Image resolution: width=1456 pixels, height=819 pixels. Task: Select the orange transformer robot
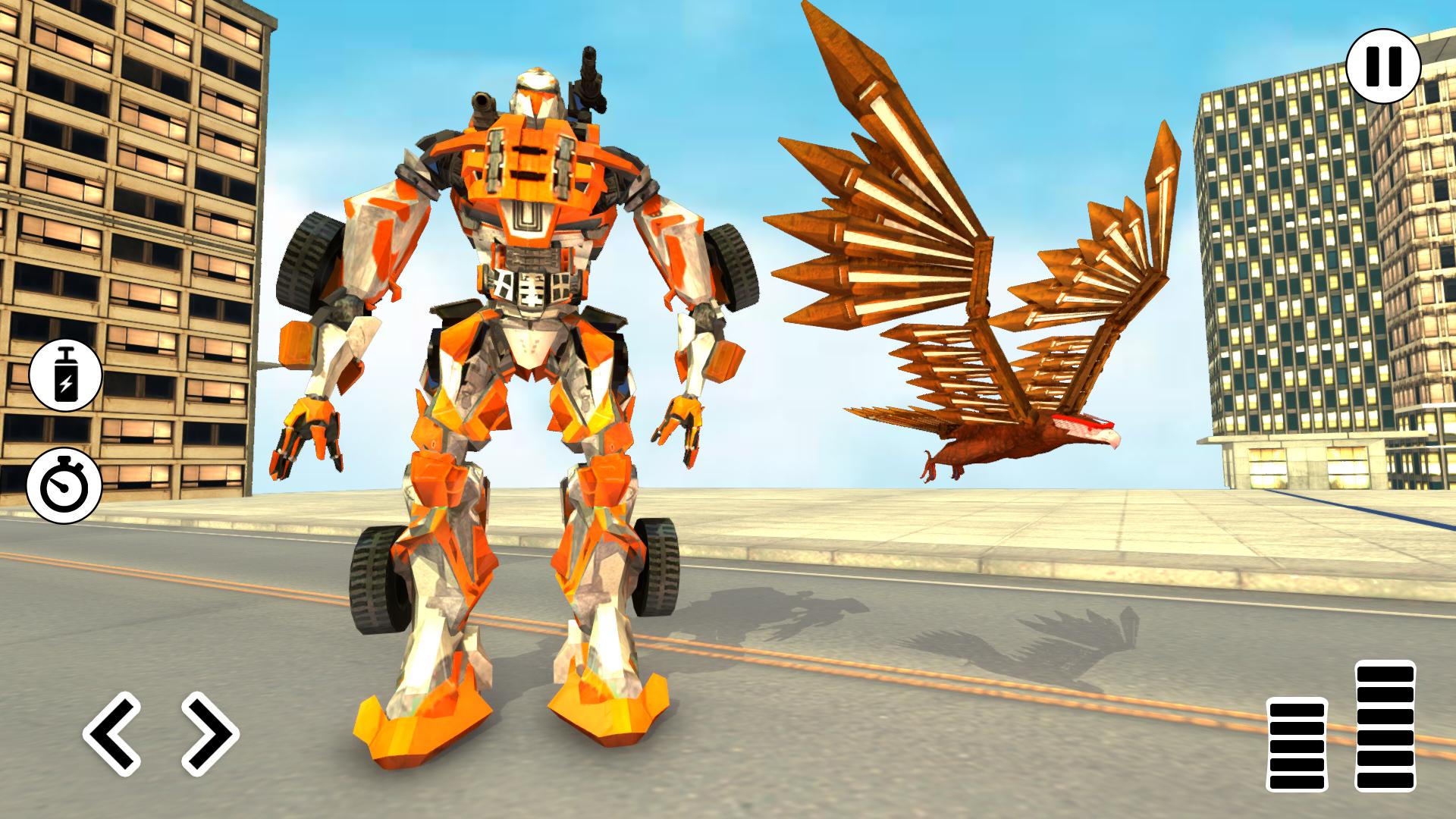pos(523,379)
